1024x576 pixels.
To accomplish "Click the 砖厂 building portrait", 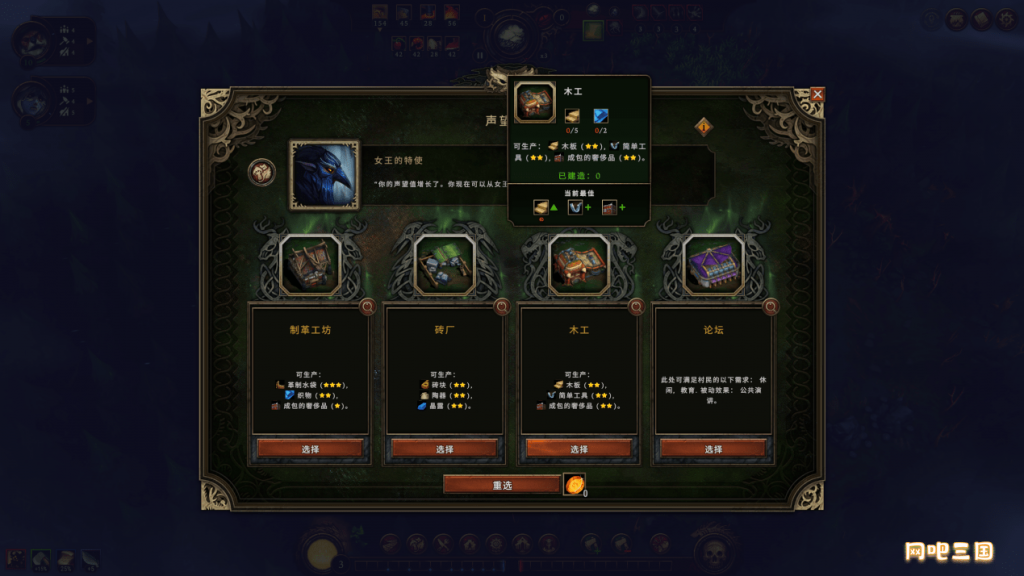I will (444, 264).
